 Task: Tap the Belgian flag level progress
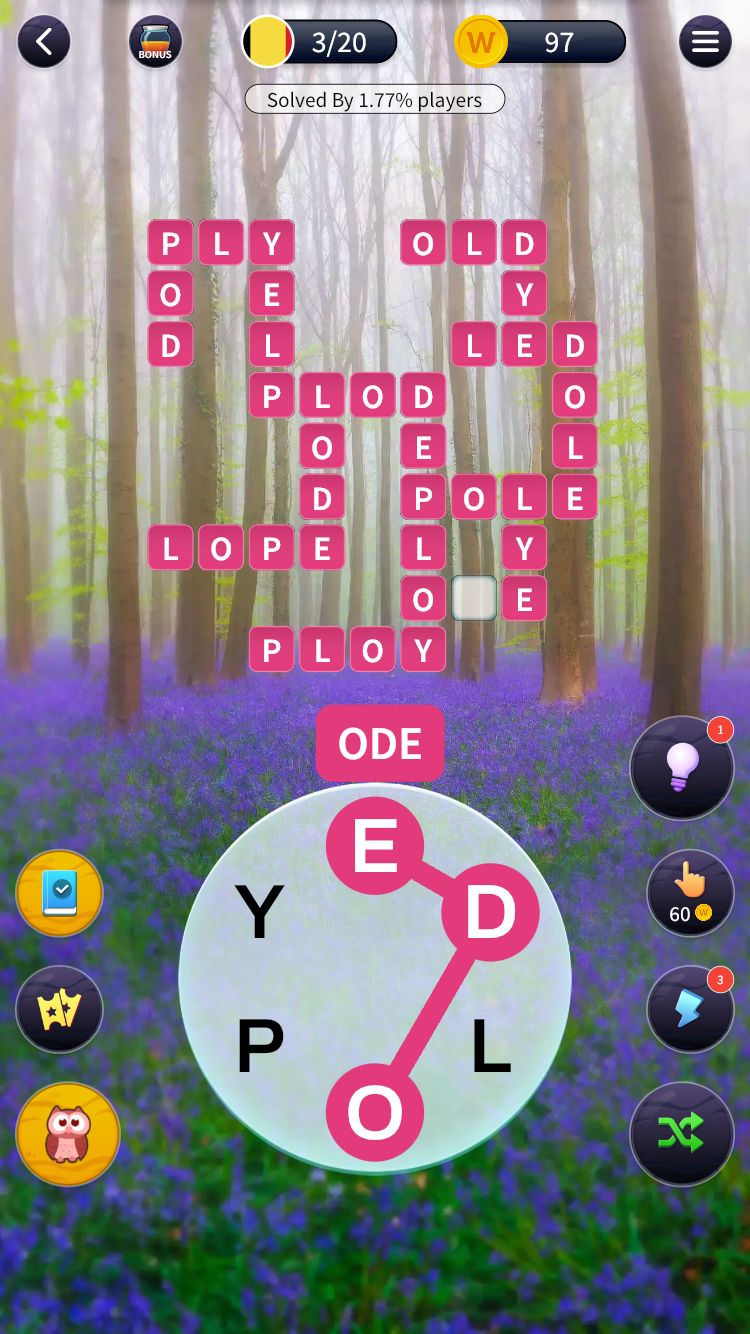tap(320, 42)
